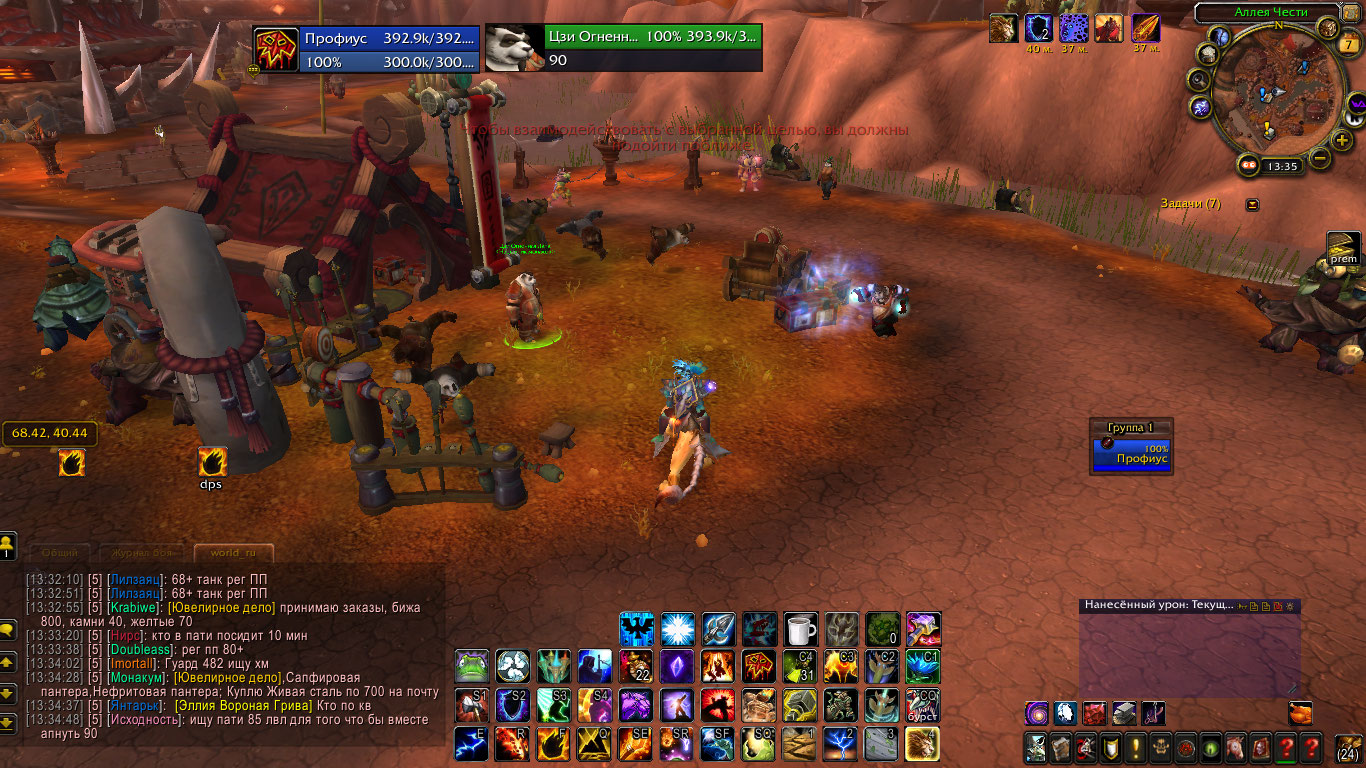Cast the frog Hex ability
1366x768 pixels.
click(x=472, y=666)
